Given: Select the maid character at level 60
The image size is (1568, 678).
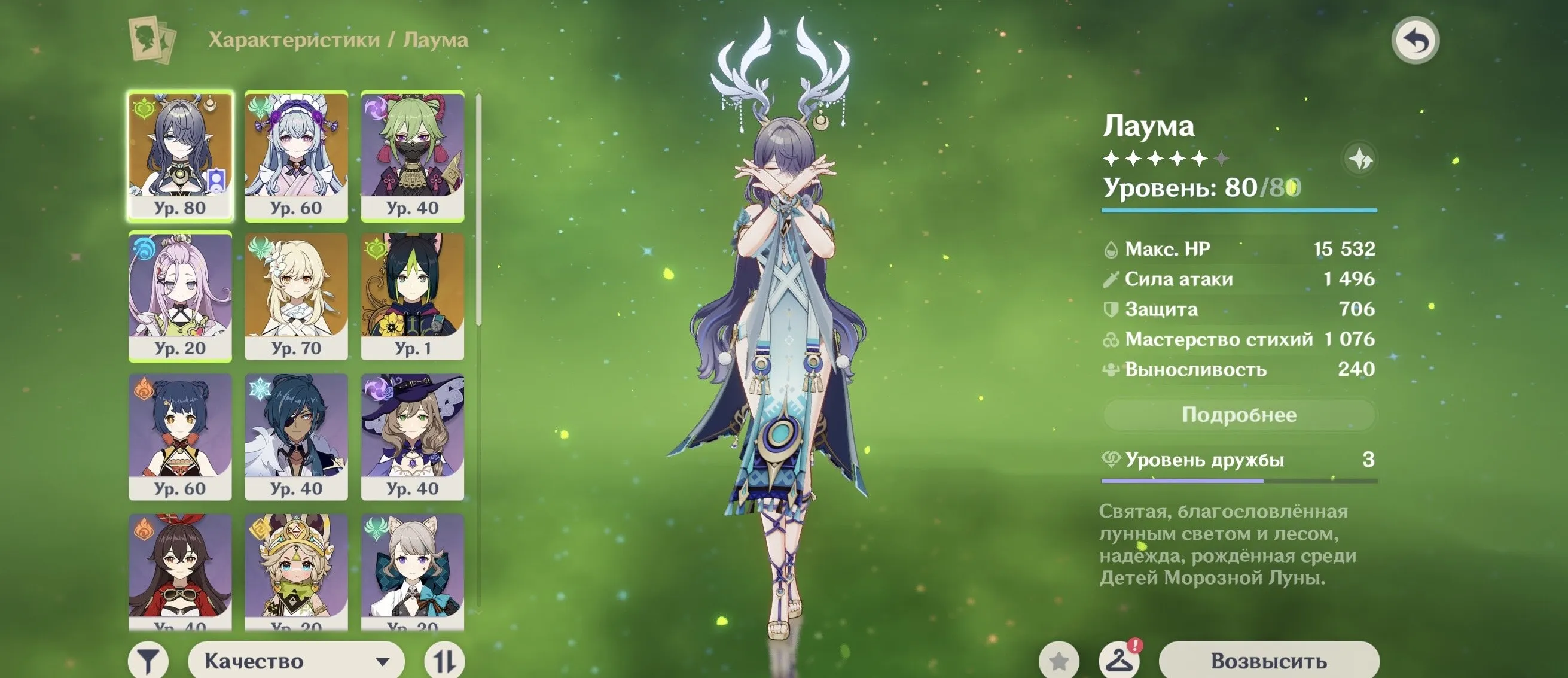Looking at the screenshot, I should 297,156.
